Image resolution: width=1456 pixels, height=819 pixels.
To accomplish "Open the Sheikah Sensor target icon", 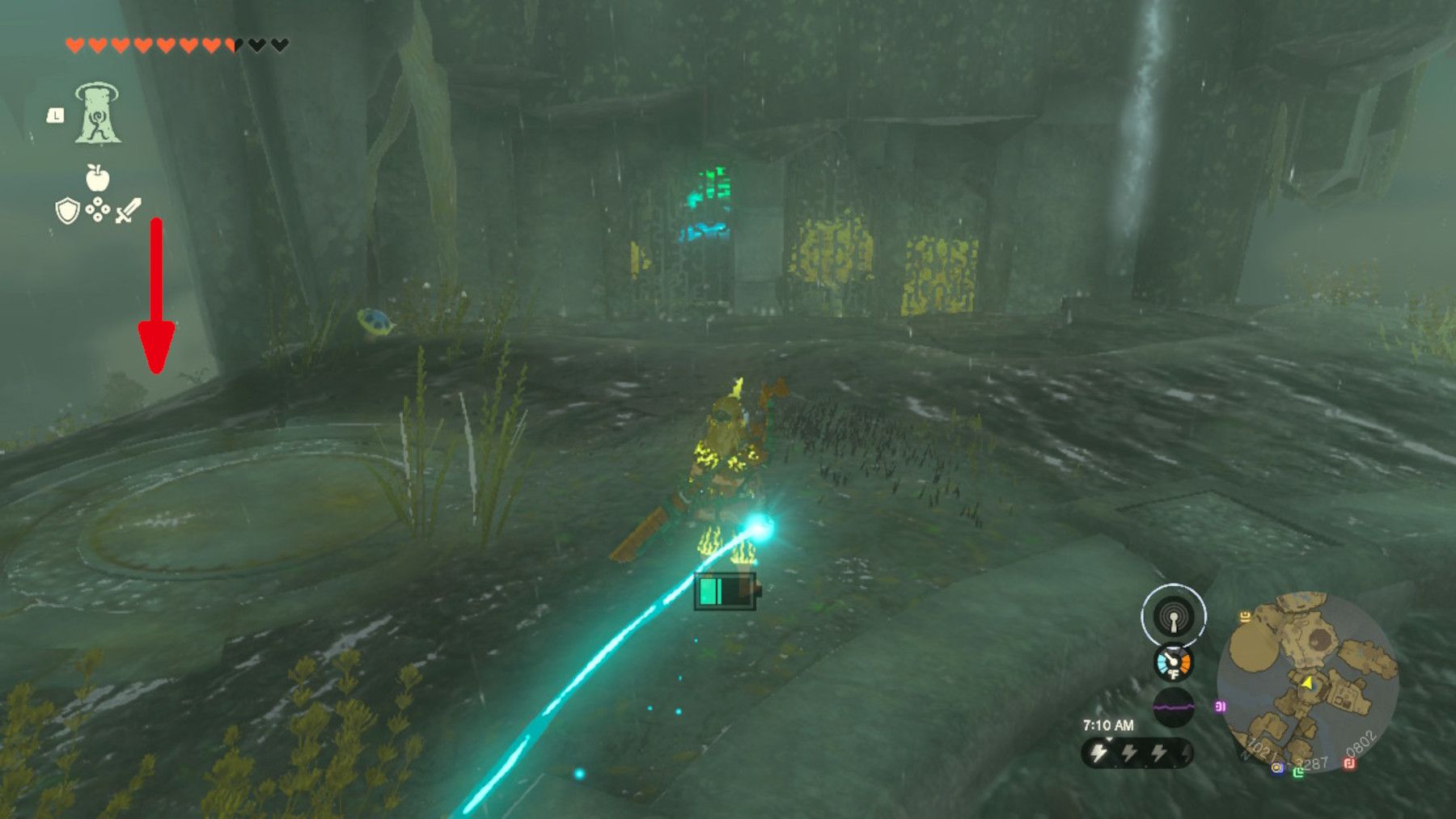I will point(1174,616).
